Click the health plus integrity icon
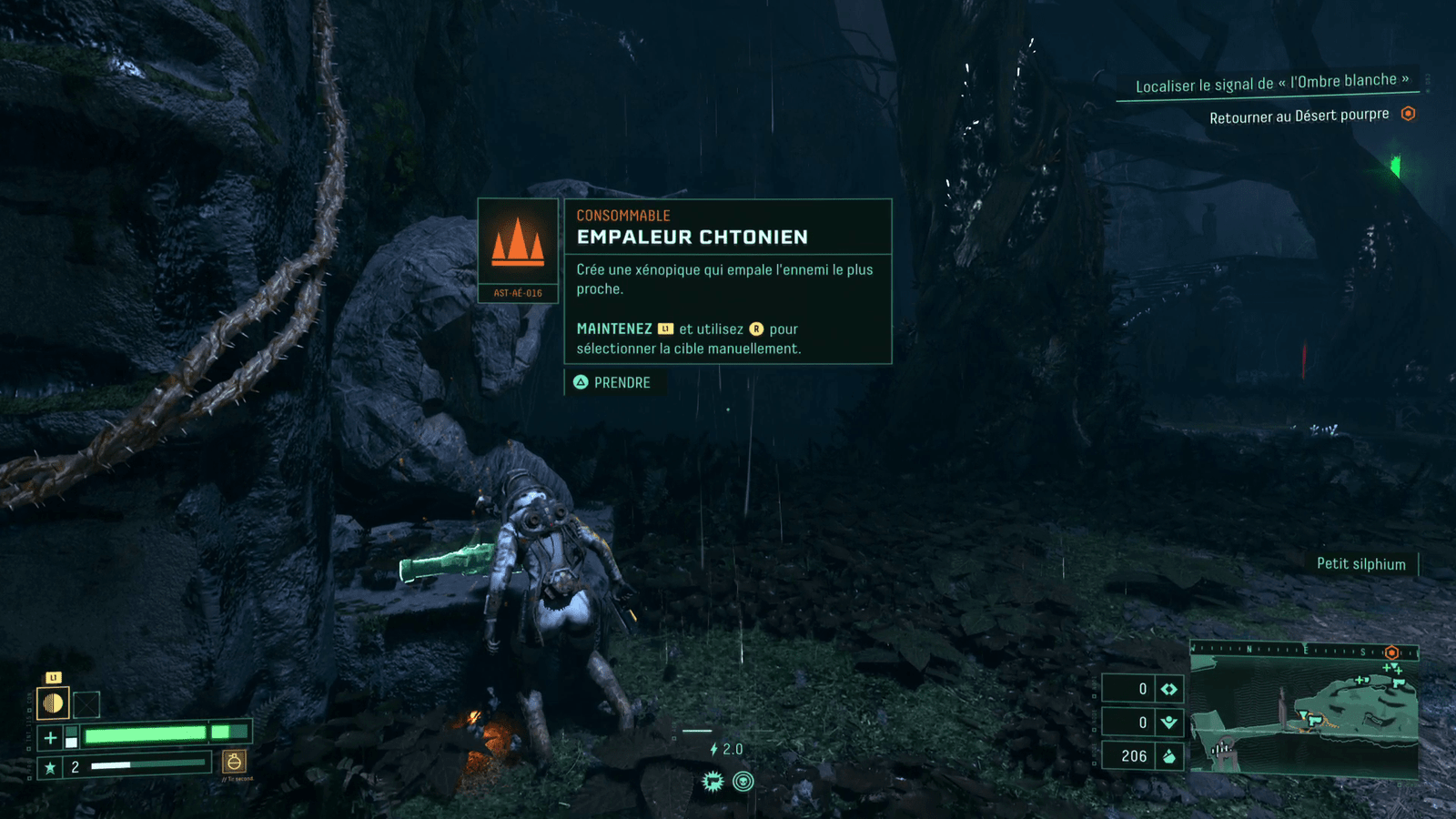Viewport: 1456px width, 819px height. click(50, 737)
